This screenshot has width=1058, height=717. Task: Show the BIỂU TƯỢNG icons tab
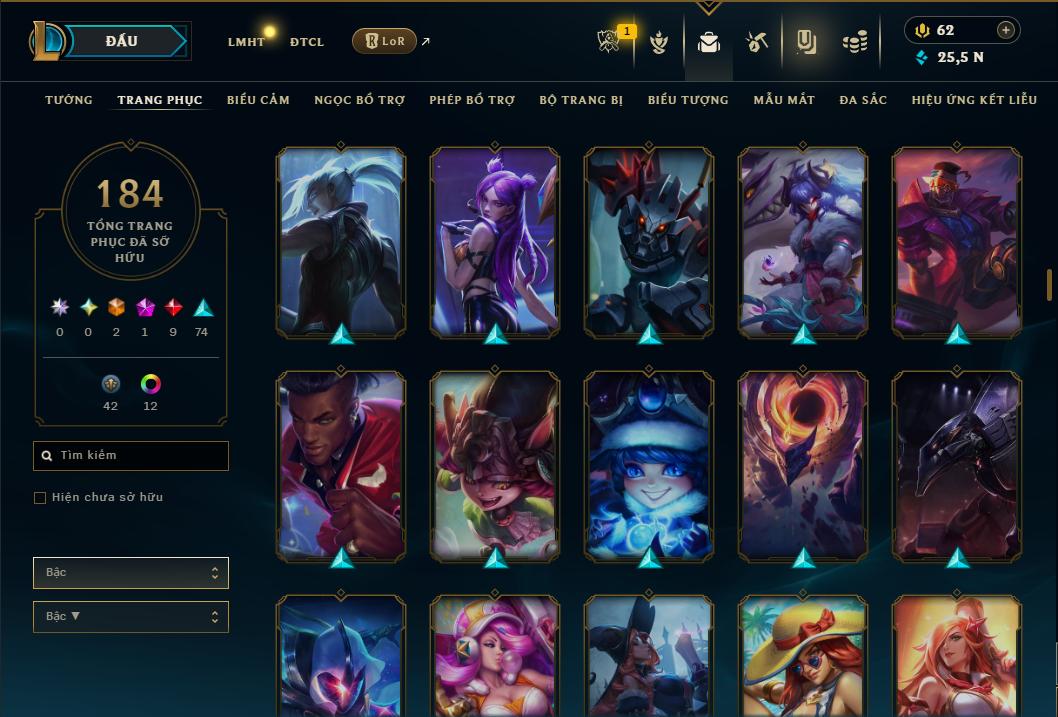[x=688, y=100]
